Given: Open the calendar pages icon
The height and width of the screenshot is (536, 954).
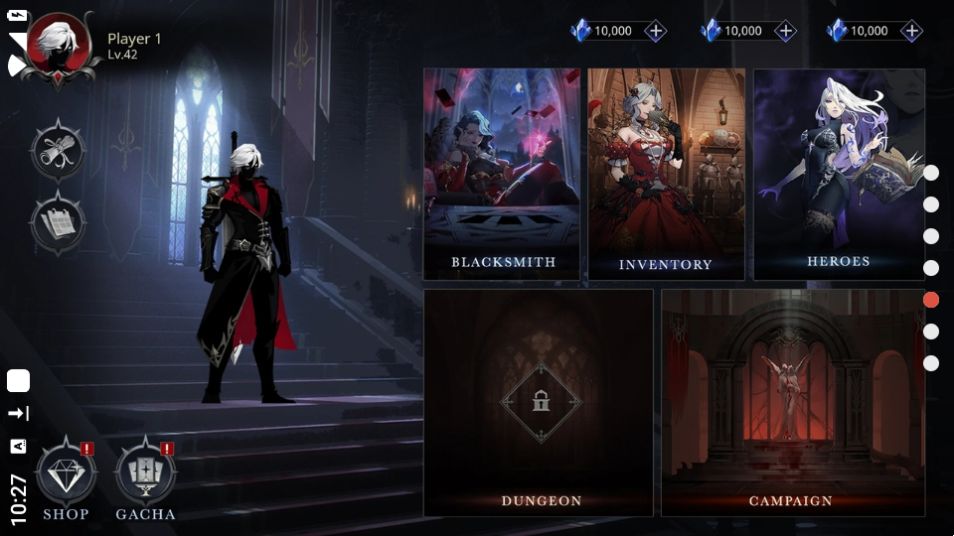Looking at the screenshot, I should pos(58,222).
